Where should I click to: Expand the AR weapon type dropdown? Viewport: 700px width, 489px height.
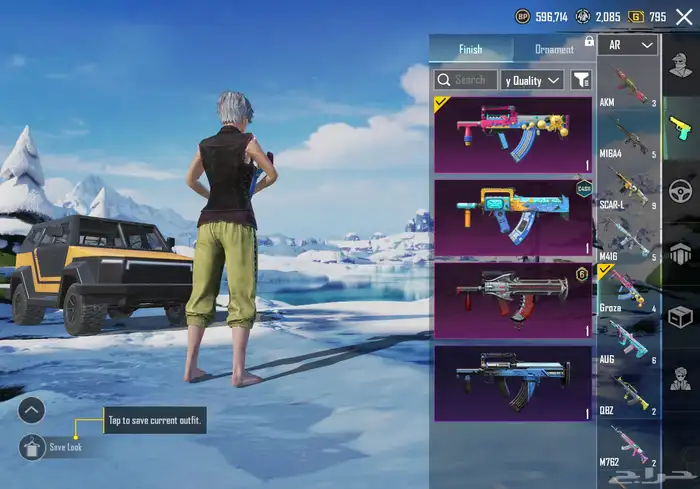[628, 45]
